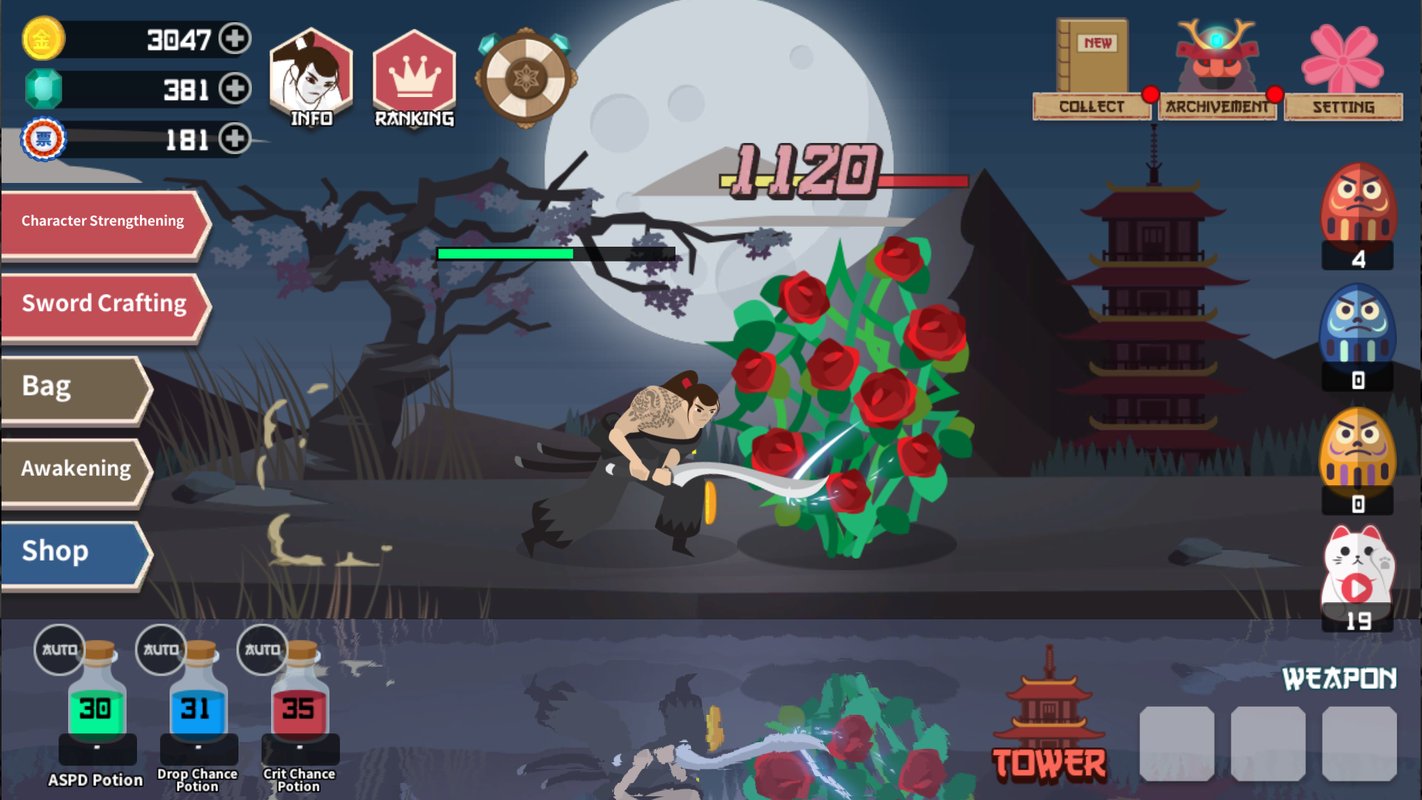
Task: Show the samurai Info panel
Action: point(311,77)
